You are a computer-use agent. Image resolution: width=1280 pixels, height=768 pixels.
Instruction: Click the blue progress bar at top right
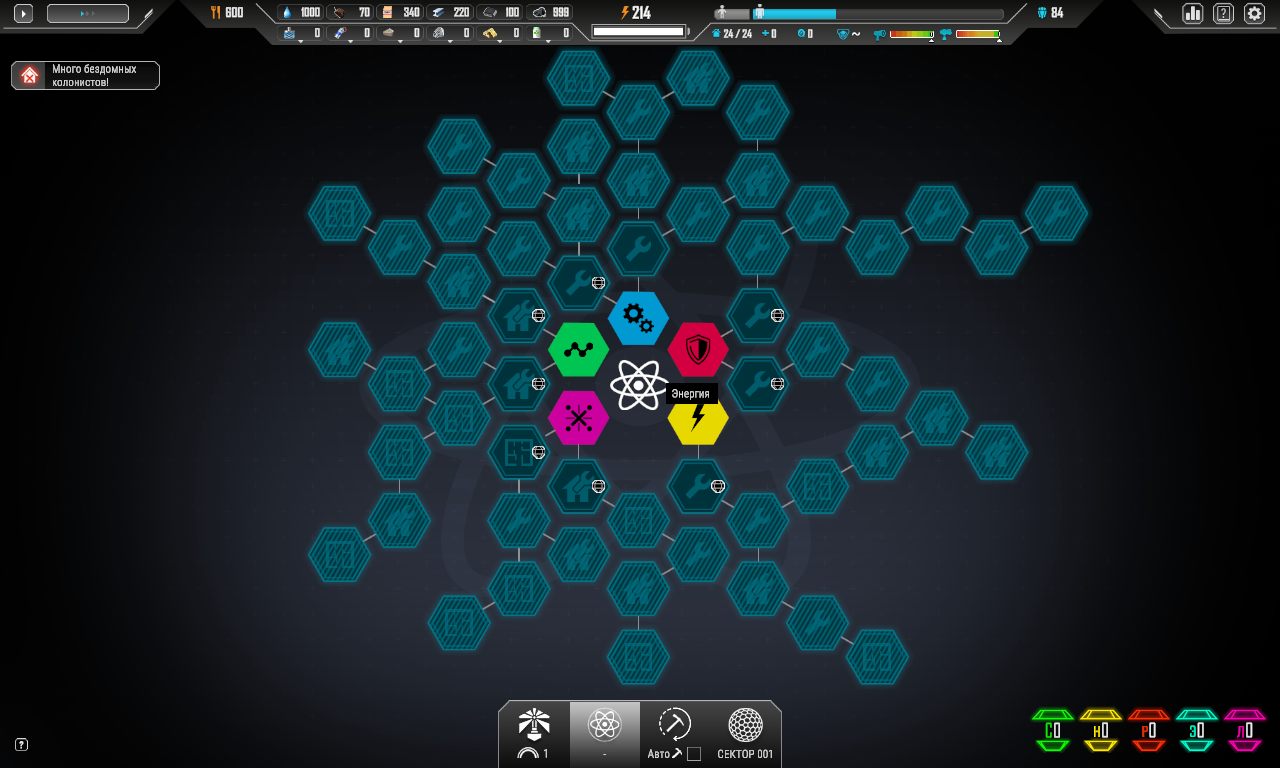(795, 13)
